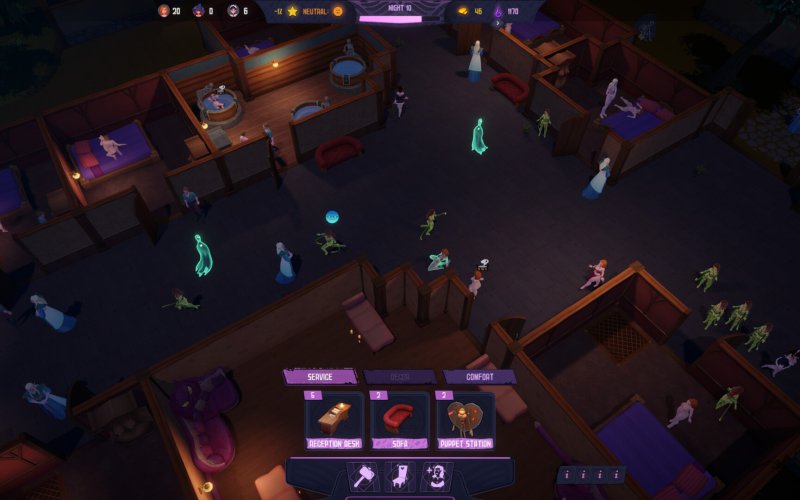Open the chair furniture mode
Screen dimensions: 800x500
tap(399, 476)
